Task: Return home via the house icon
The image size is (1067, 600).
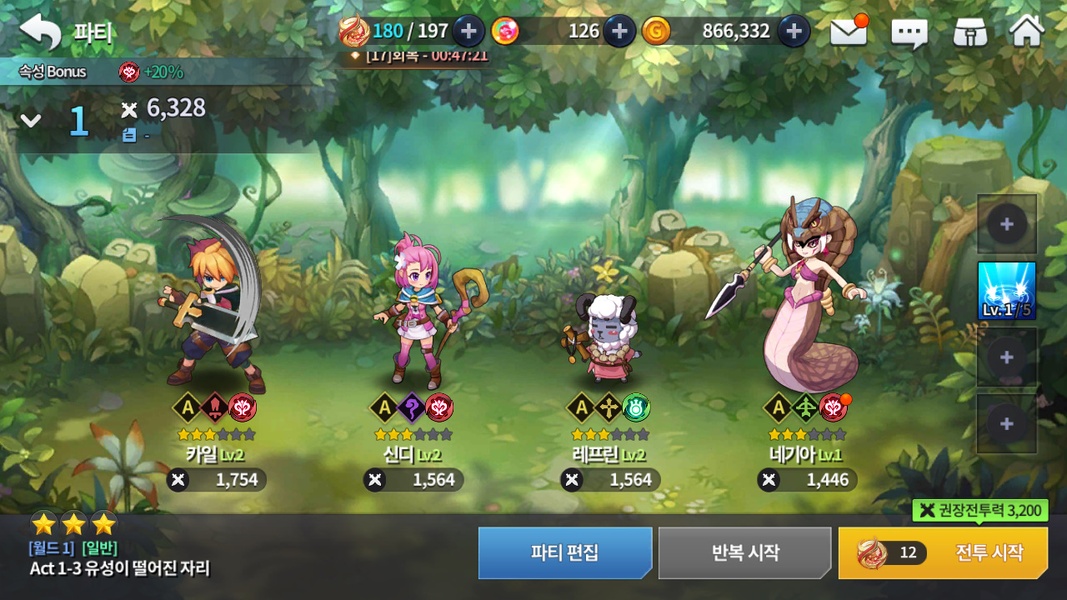Action: pos(1027,32)
